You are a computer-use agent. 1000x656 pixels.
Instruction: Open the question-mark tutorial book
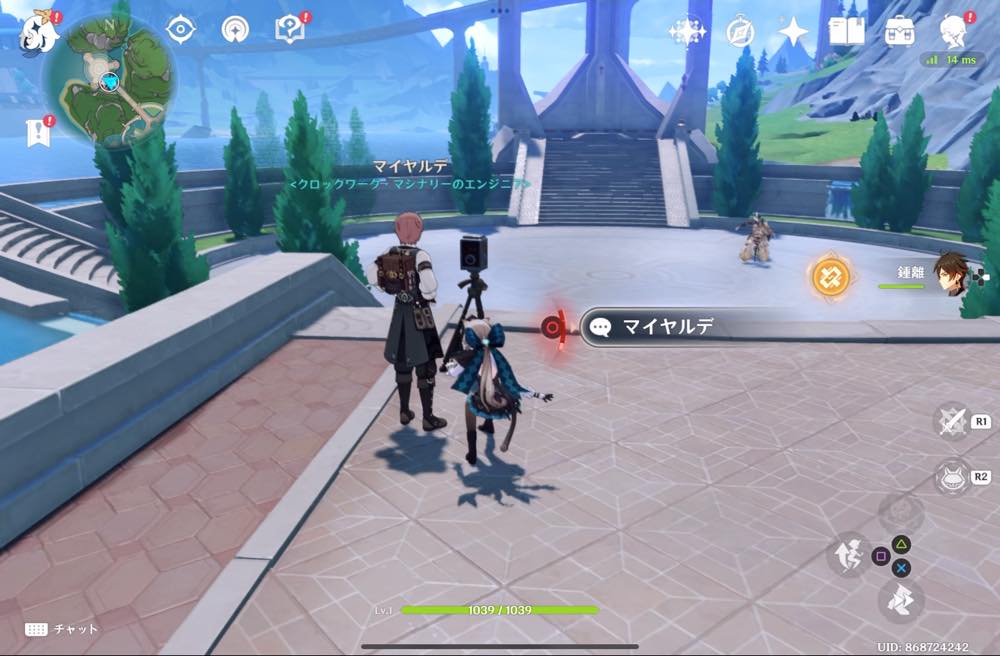click(290, 30)
